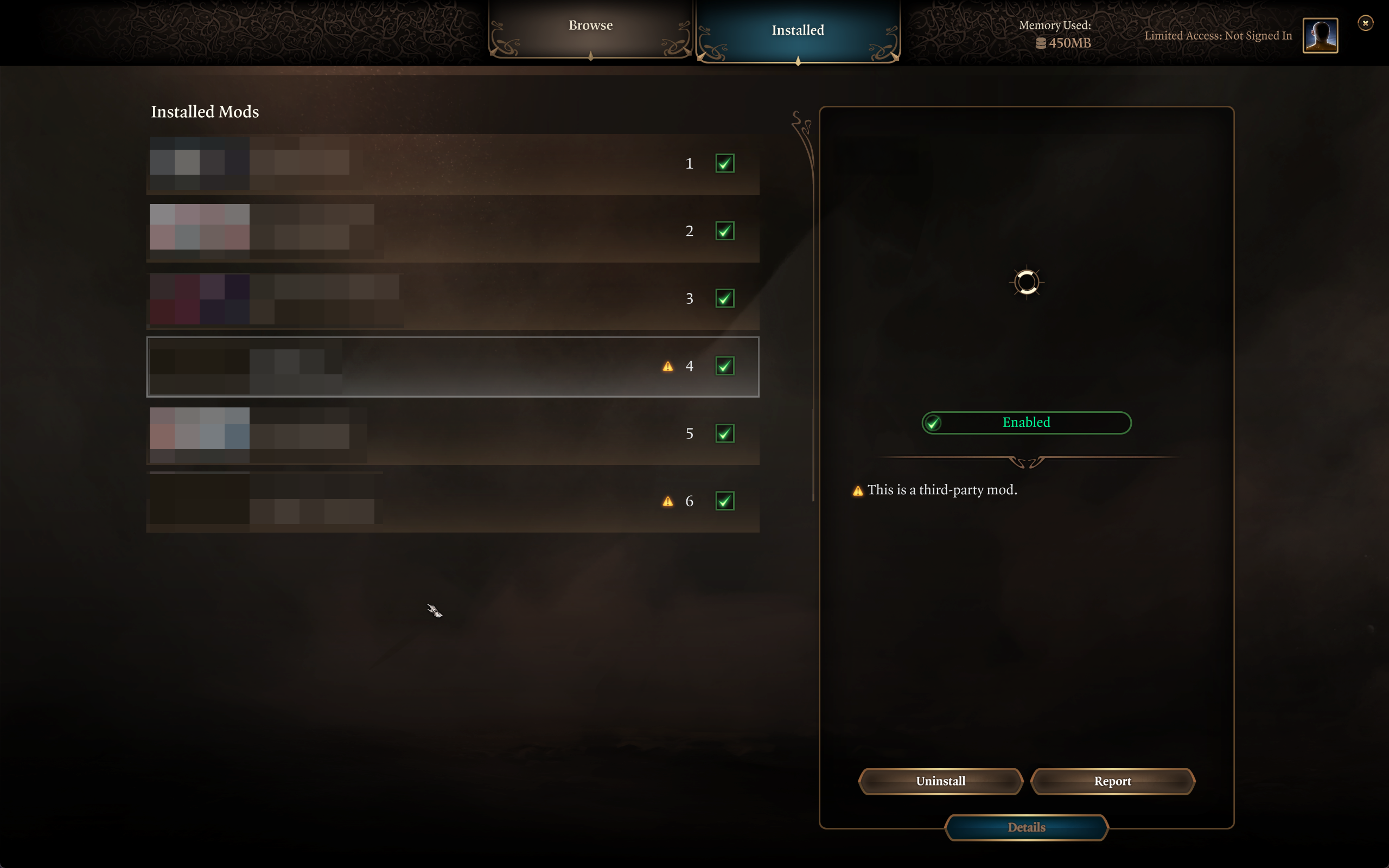Click the warning icon beside mod 4
The height and width of the screenshot is (868, 1389).
[x=667, y=367]
